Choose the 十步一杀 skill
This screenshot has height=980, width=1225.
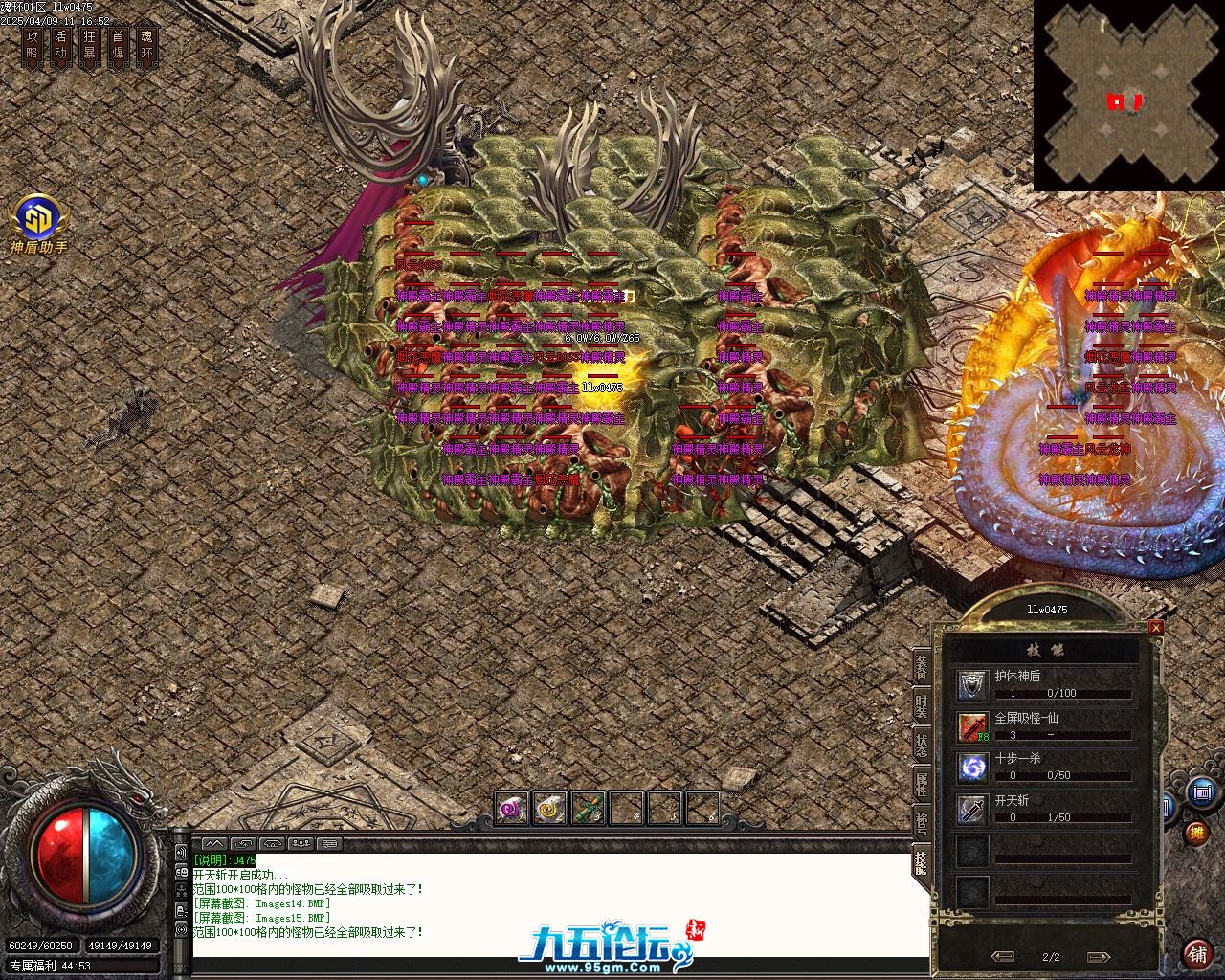pos(973,768)
